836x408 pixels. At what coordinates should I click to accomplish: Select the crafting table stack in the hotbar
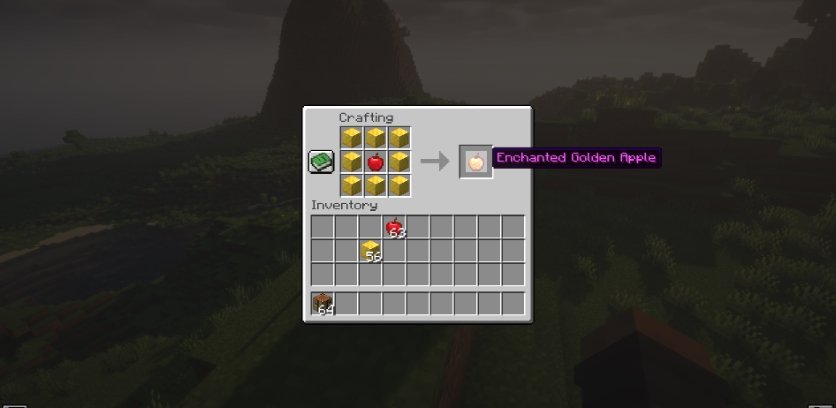(x=322, y=303)
